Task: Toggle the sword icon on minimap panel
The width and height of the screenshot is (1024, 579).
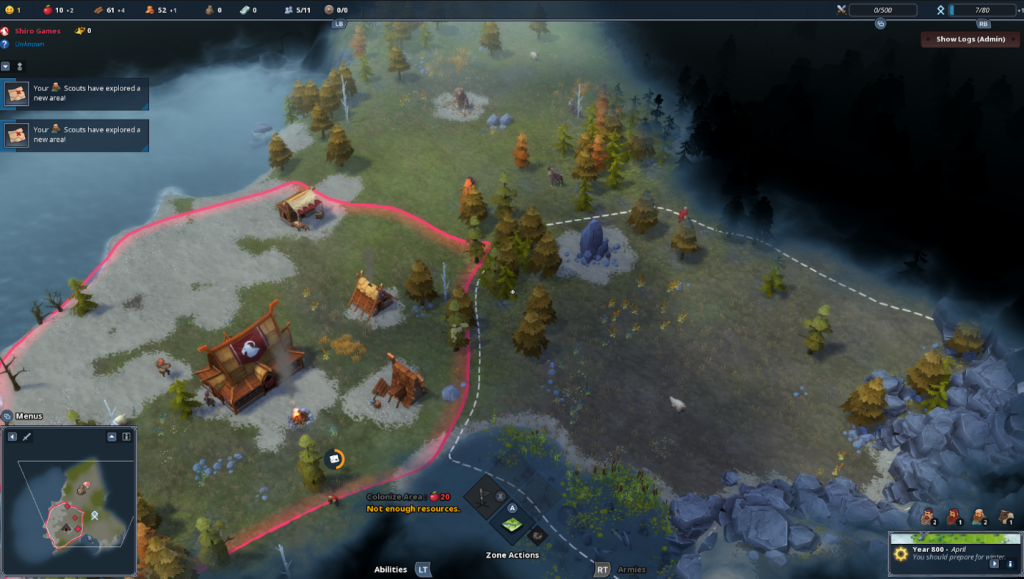Action: (x=27, y=437)
